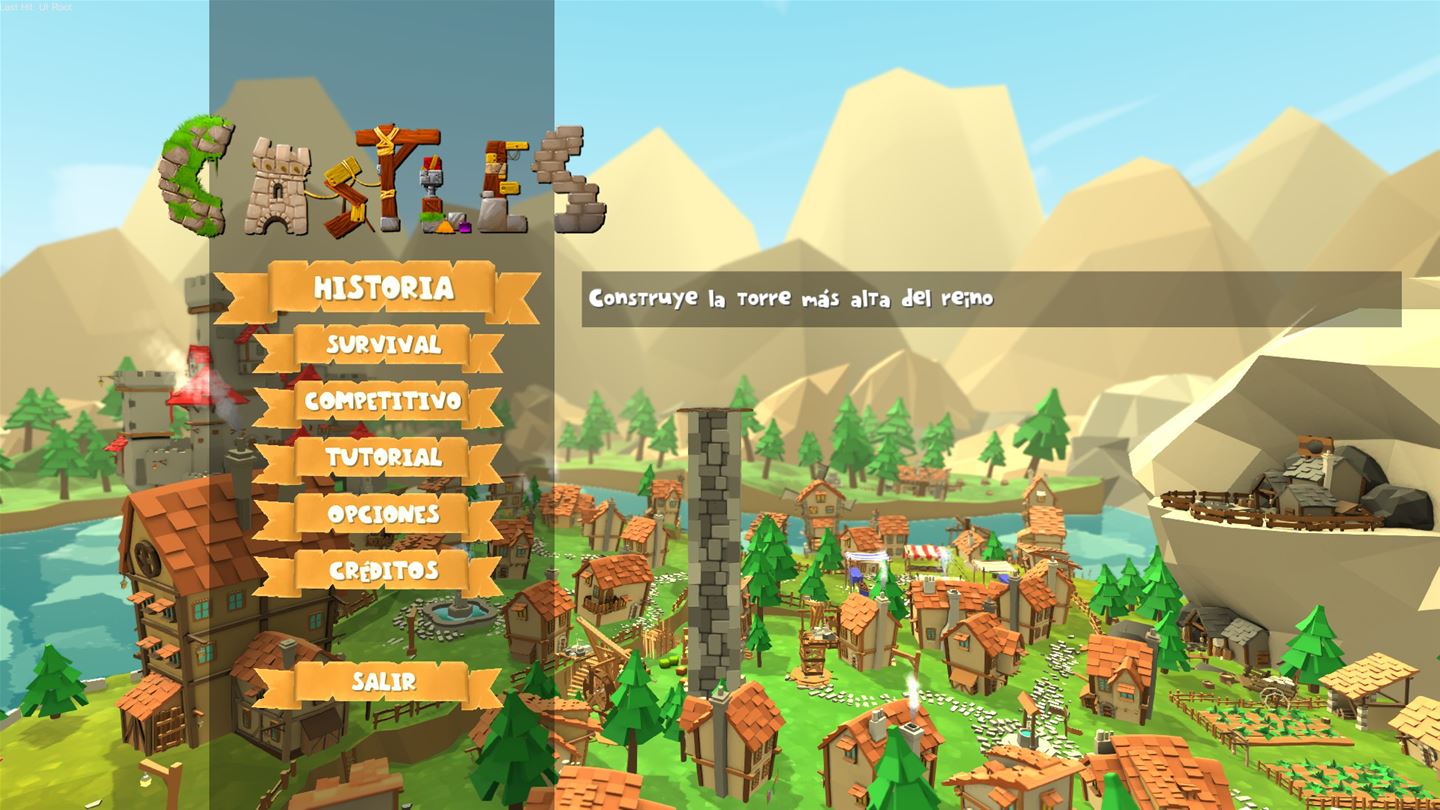1440x810 pixels.
Task: Open the Opciones settings menu
Action: [x=383, y=514]
